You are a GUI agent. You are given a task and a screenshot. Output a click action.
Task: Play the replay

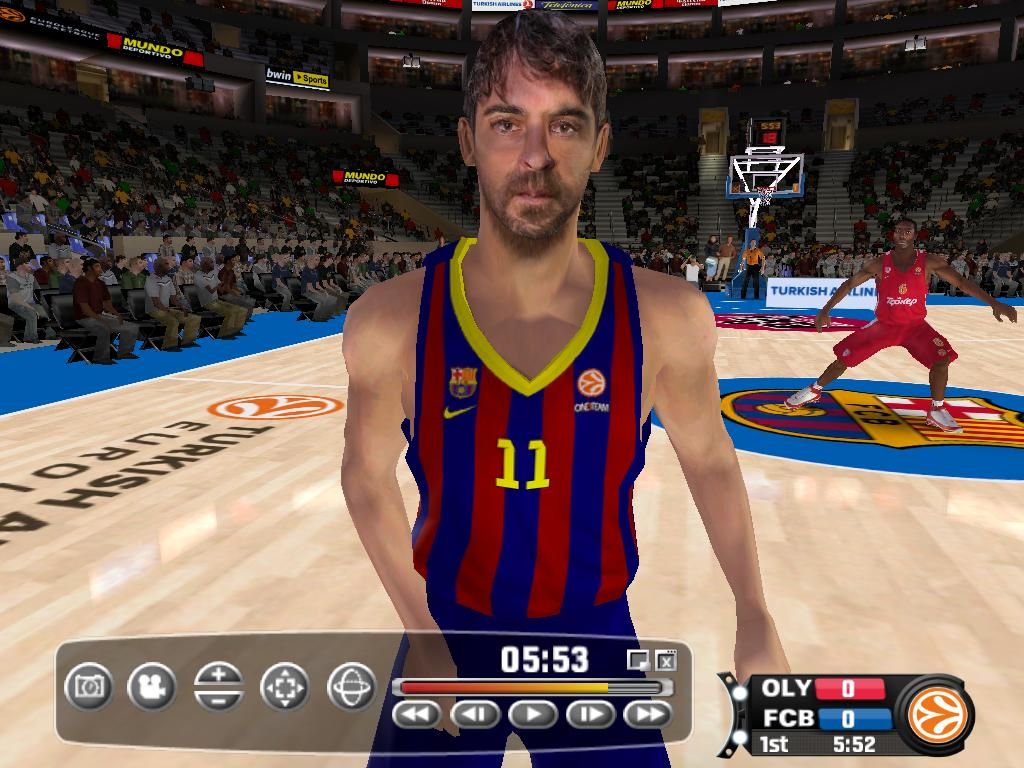533,714
